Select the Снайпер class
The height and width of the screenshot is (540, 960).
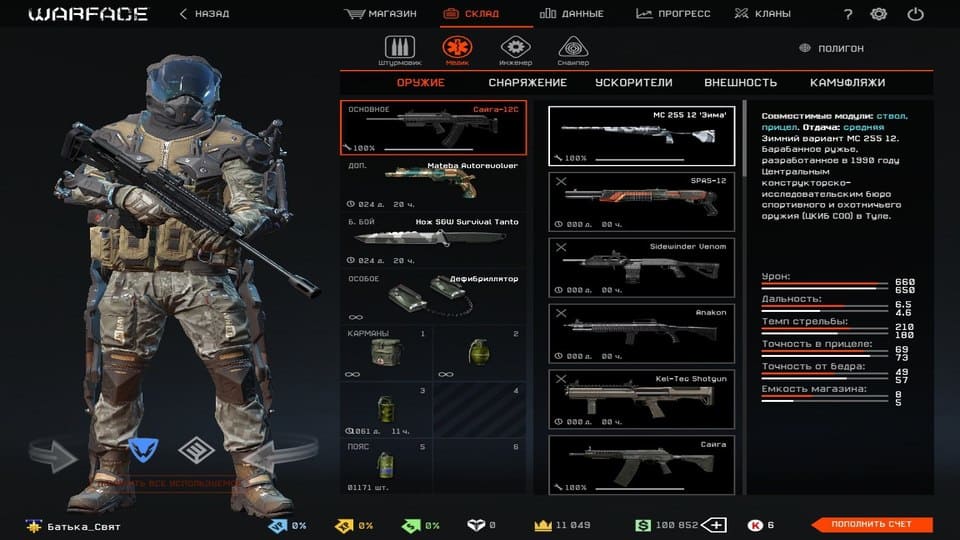click(x=573, y=49)
